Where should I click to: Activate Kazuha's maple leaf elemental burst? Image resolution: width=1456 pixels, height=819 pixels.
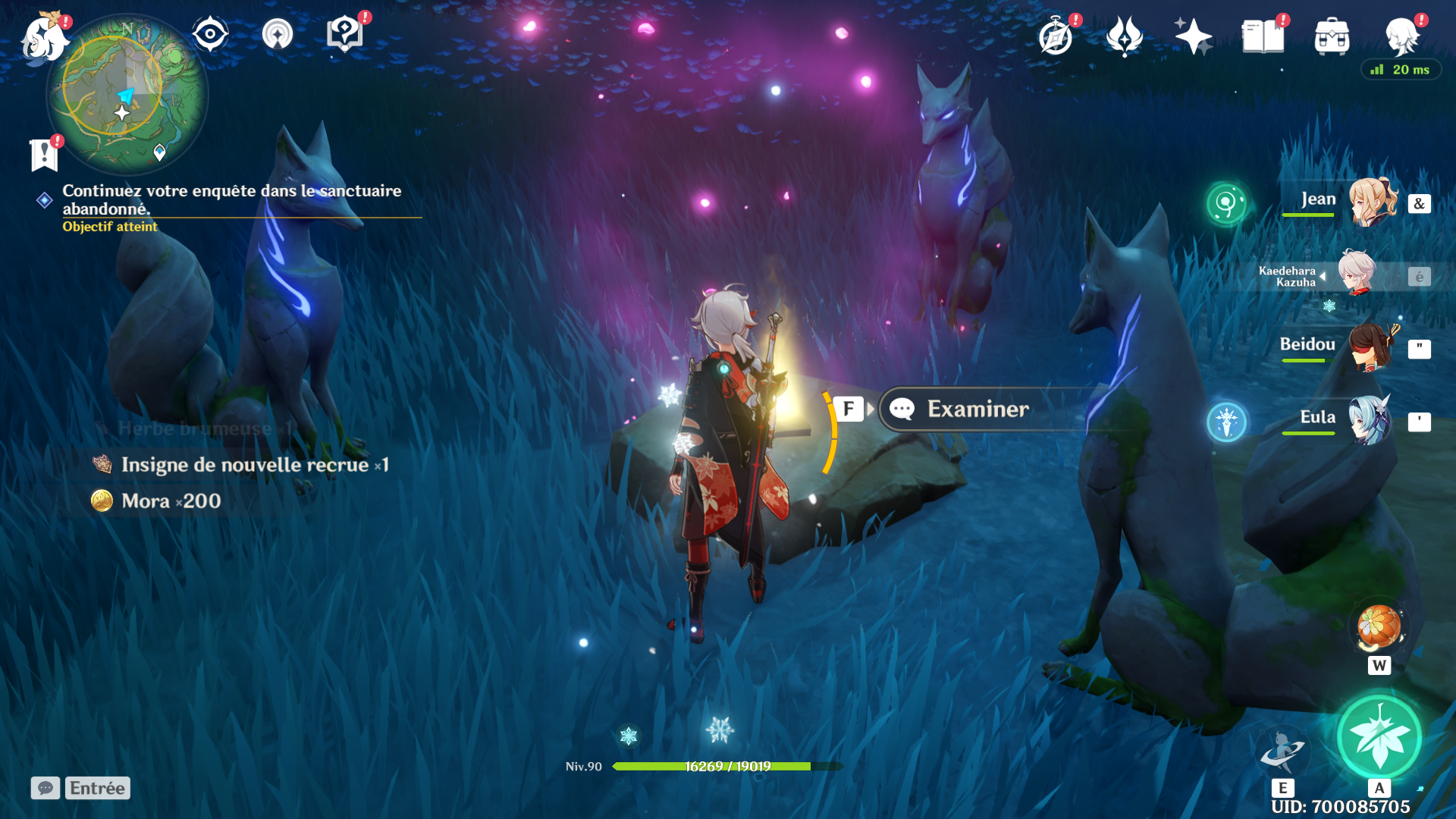[1379, 737]
